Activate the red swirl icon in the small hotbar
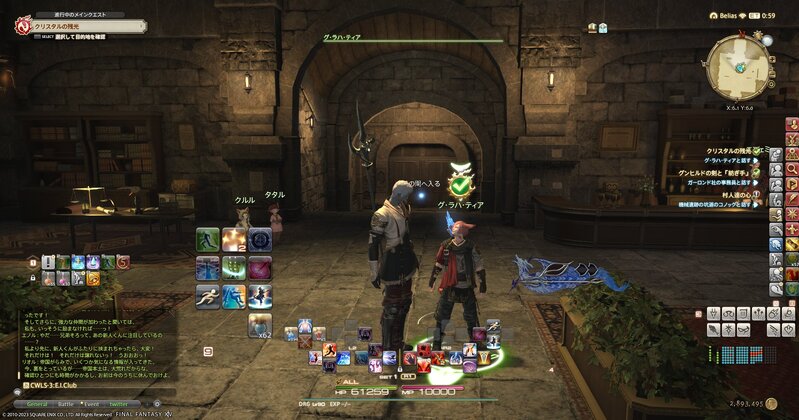This screenshot has width=799, height=420. 121,263
